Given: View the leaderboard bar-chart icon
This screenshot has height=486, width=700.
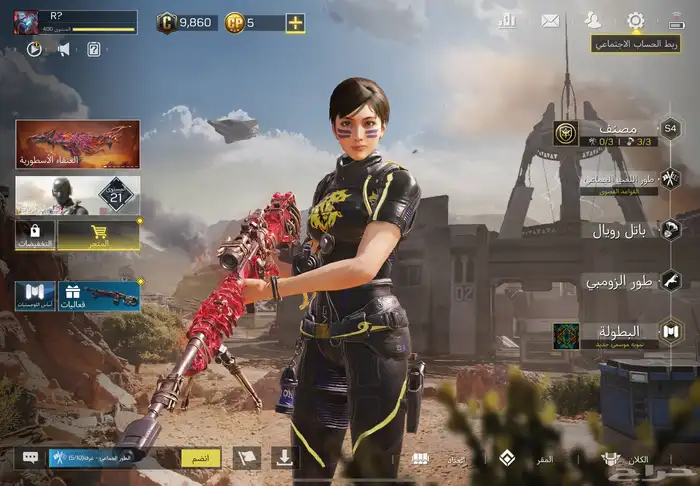Looking at the screenshot, I should point(507,20).
